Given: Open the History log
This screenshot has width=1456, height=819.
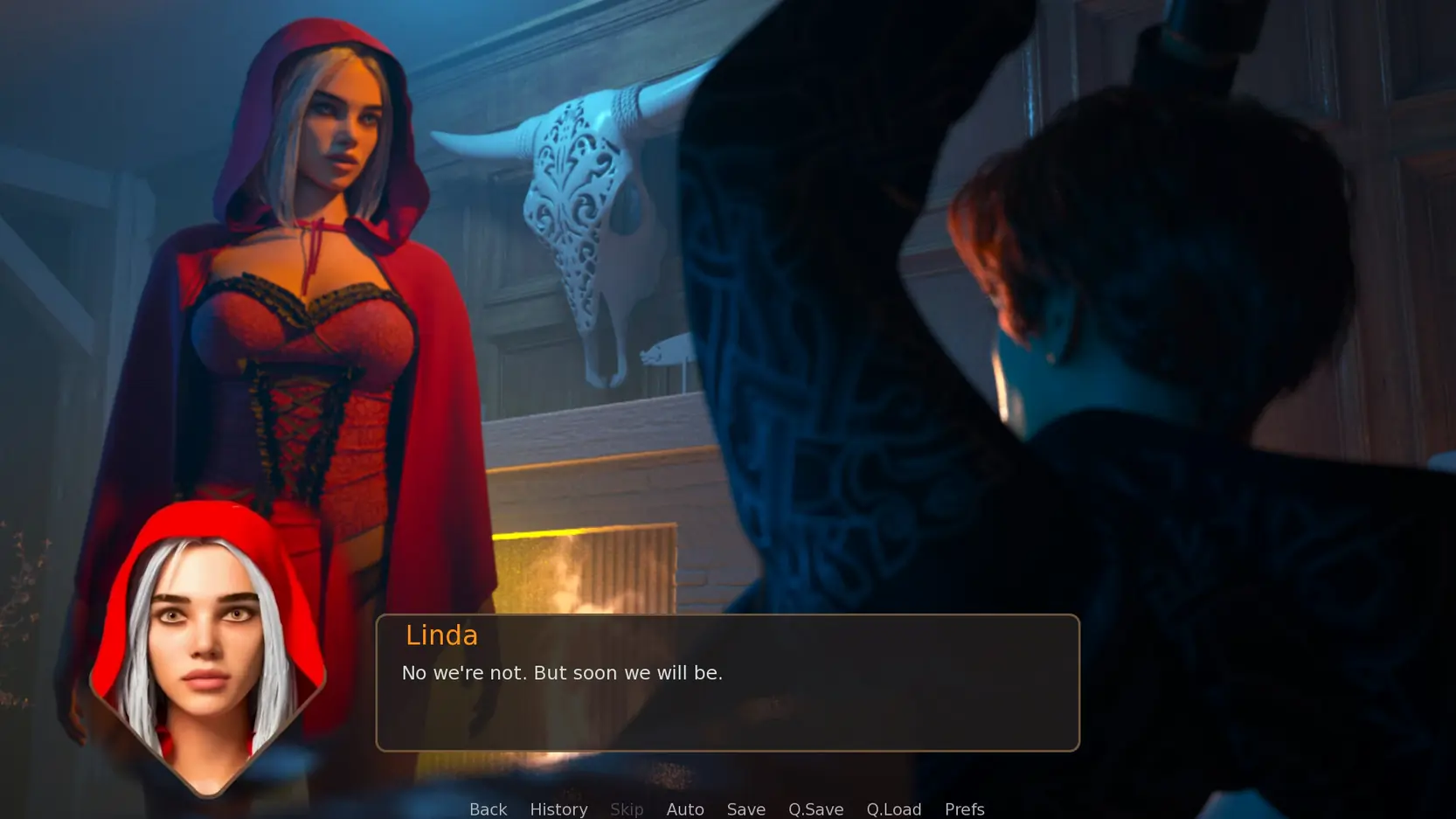Looking at the screenshot, I should [x=558, y=809].
